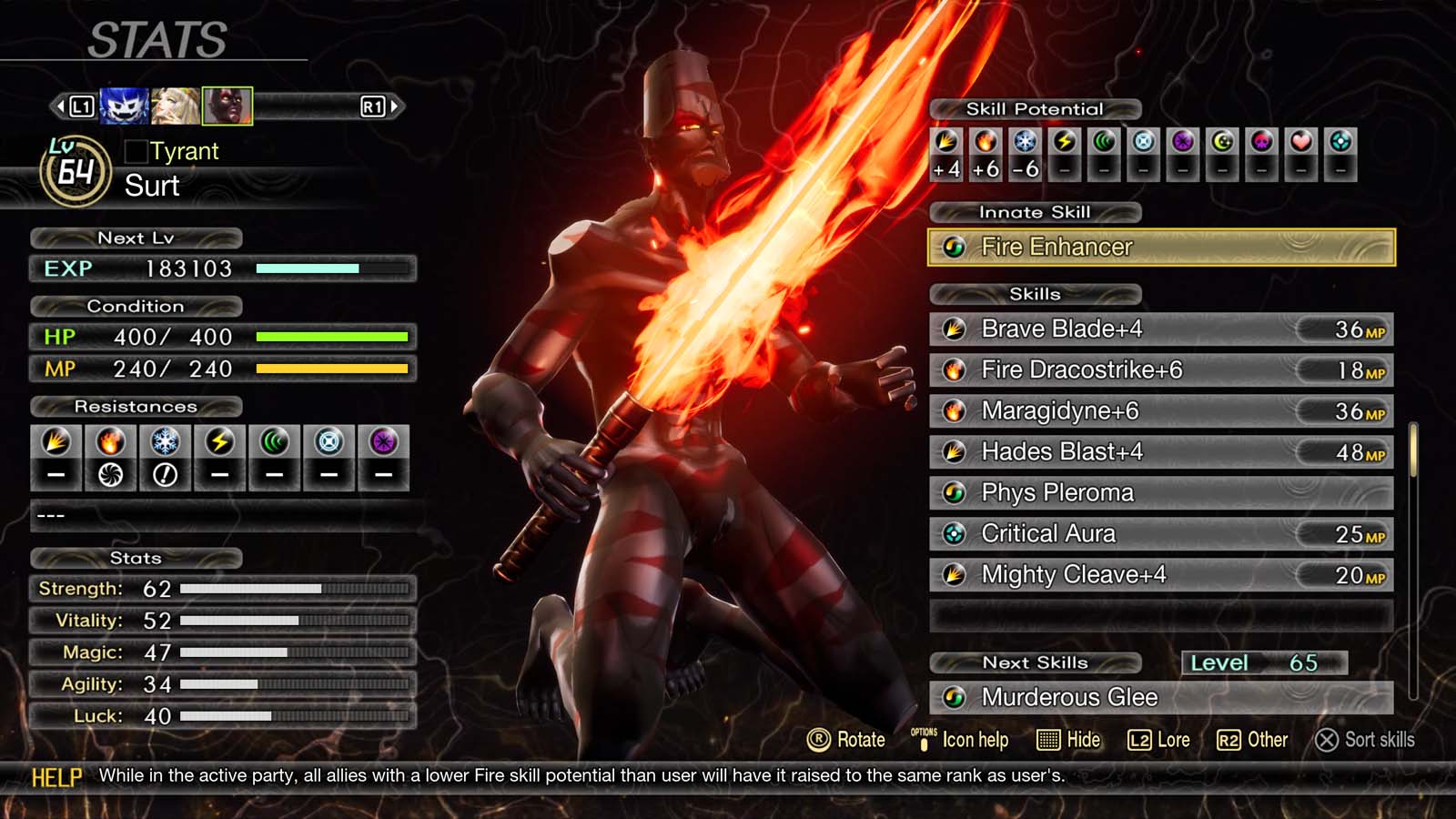Highlight the Maragidyne+6 skill
This screenshot has height=819, width=1456.
tap(1160, 410)
